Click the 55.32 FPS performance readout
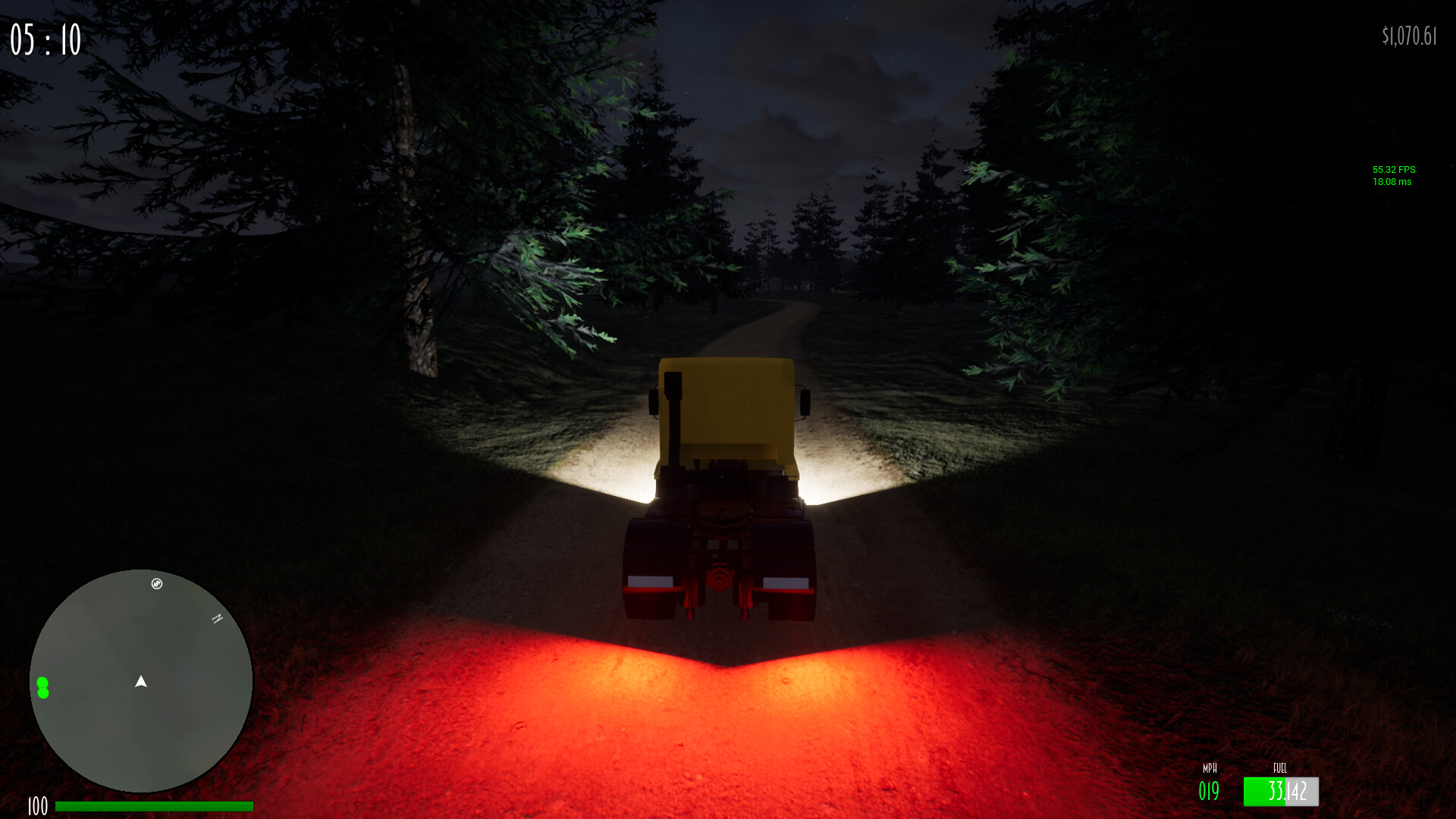1456x819 pixels. click(x=1395, y=170)
